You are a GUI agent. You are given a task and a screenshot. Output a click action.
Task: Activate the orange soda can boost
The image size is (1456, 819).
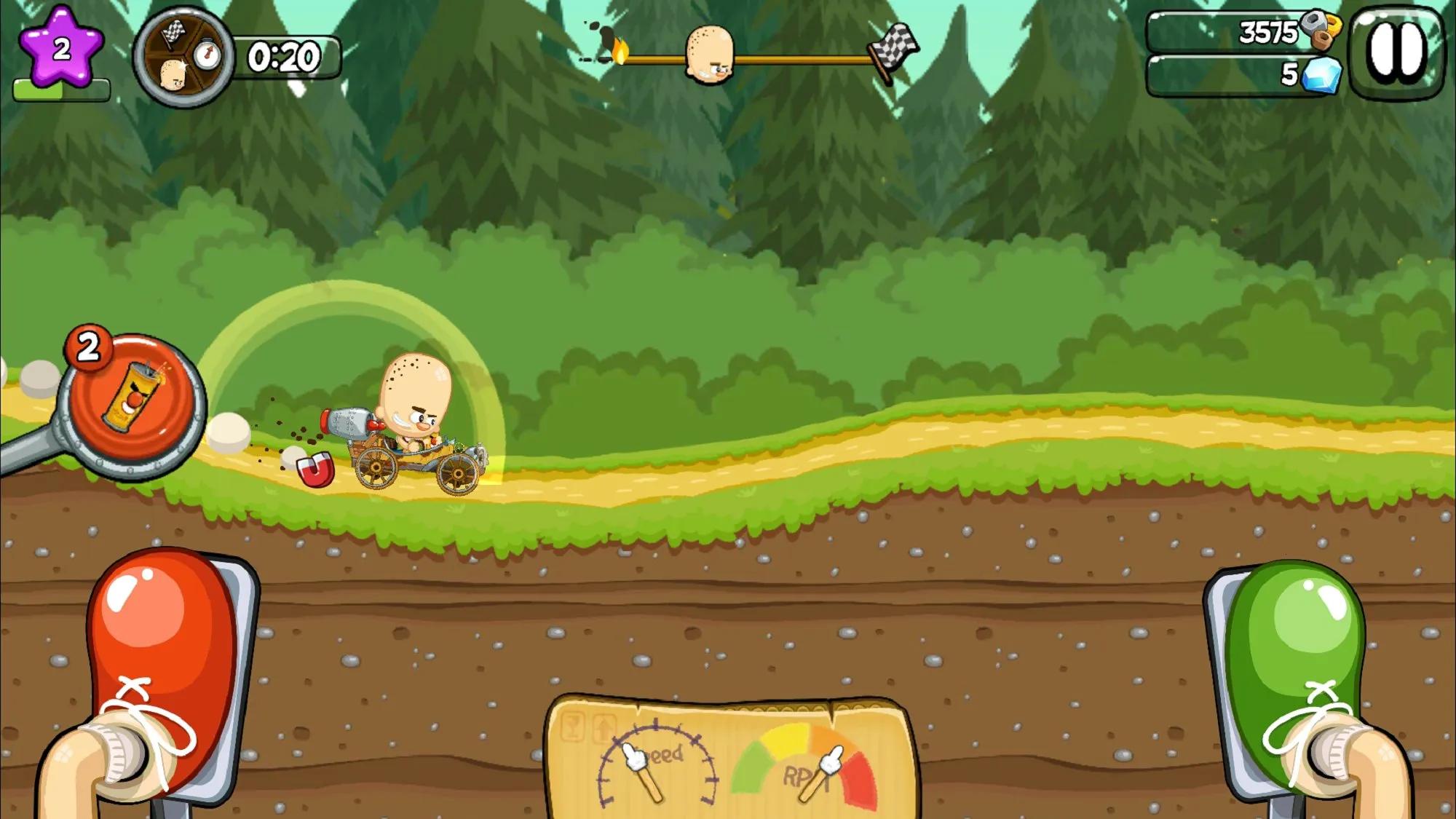131,400
